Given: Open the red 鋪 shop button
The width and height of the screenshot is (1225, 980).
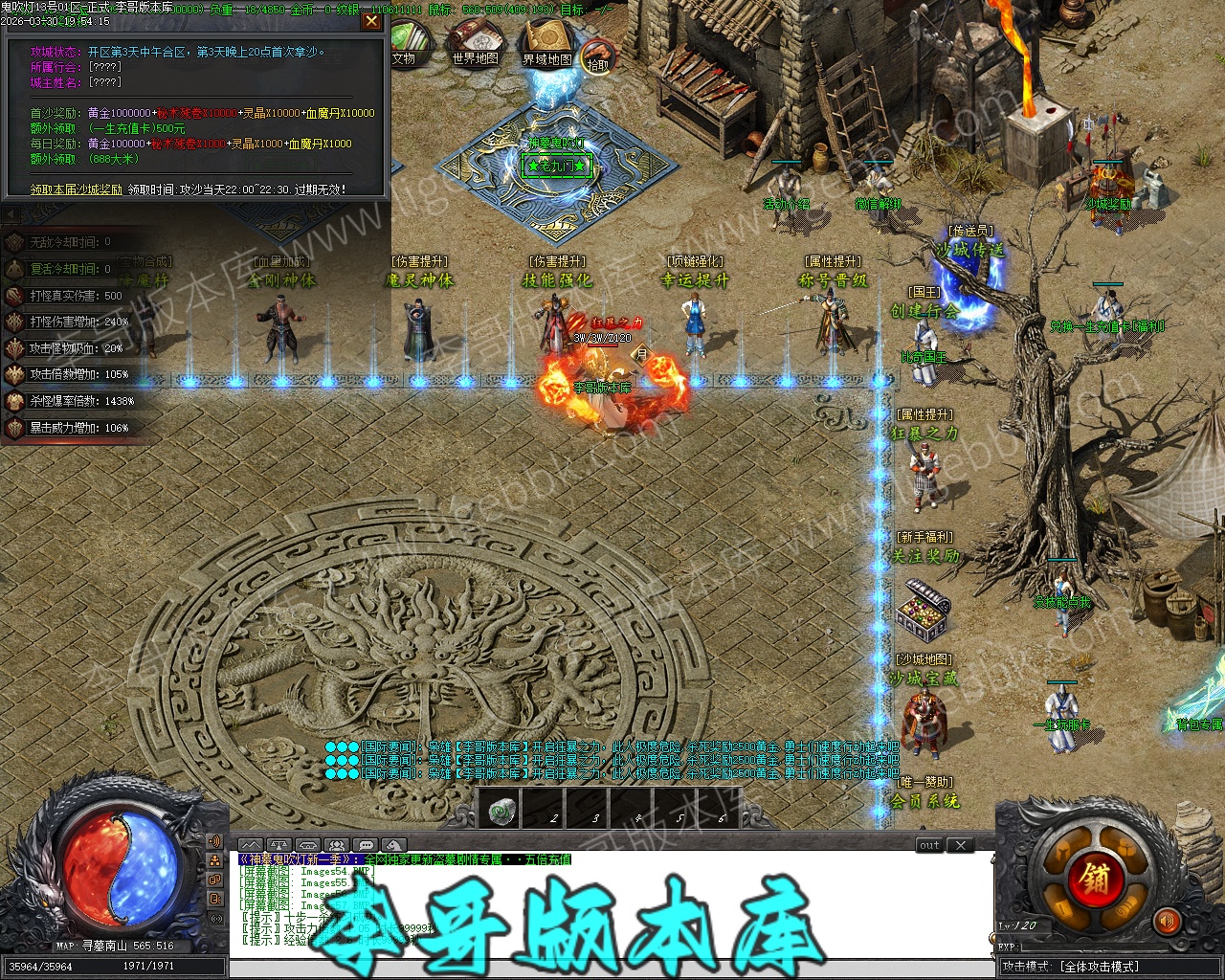Looking at the screenshot, I should [1095, 877].
